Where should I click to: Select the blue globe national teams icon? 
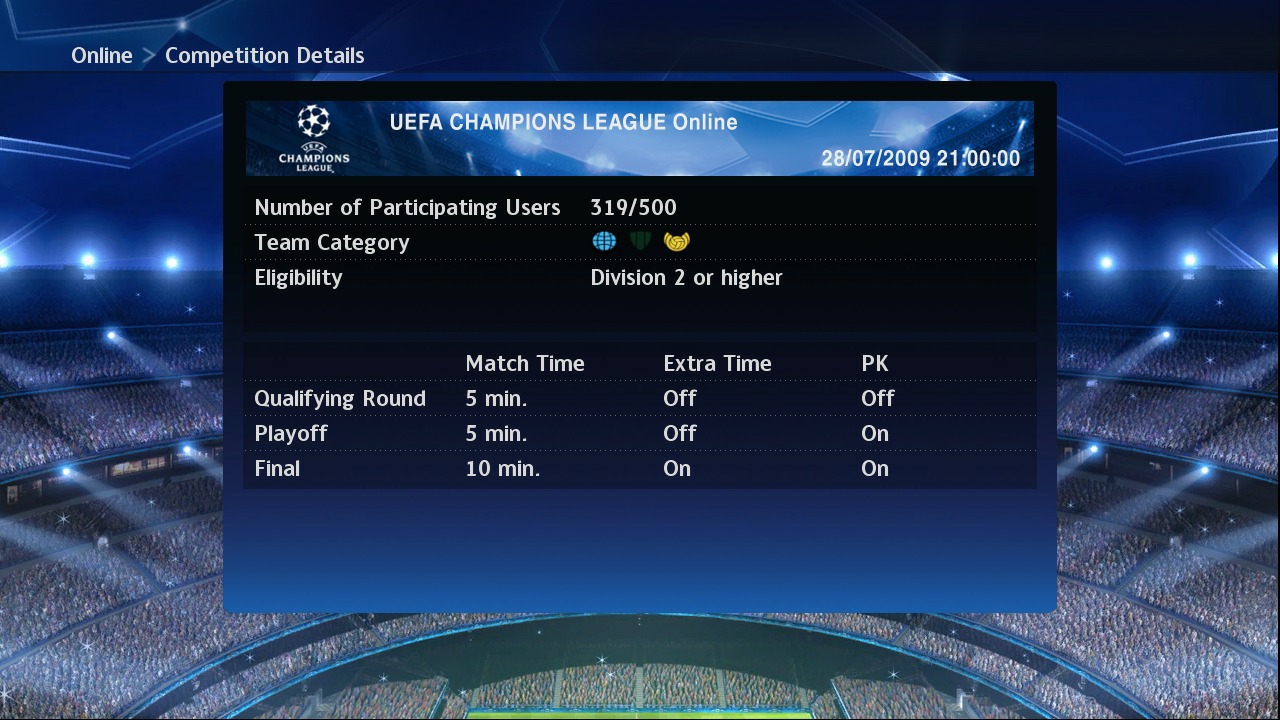pos(603,240)
